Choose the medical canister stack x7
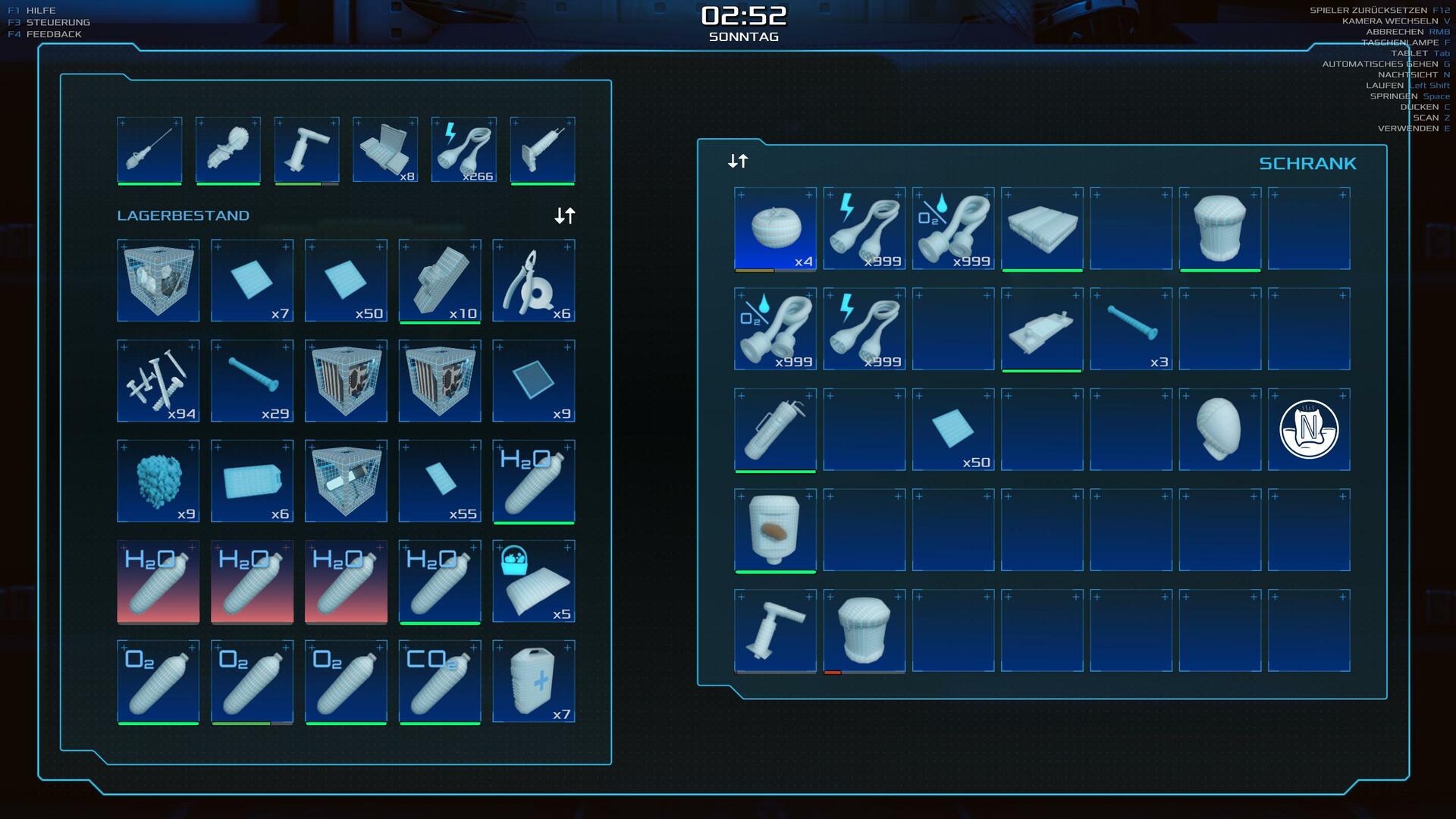 (x=534, y=681)
